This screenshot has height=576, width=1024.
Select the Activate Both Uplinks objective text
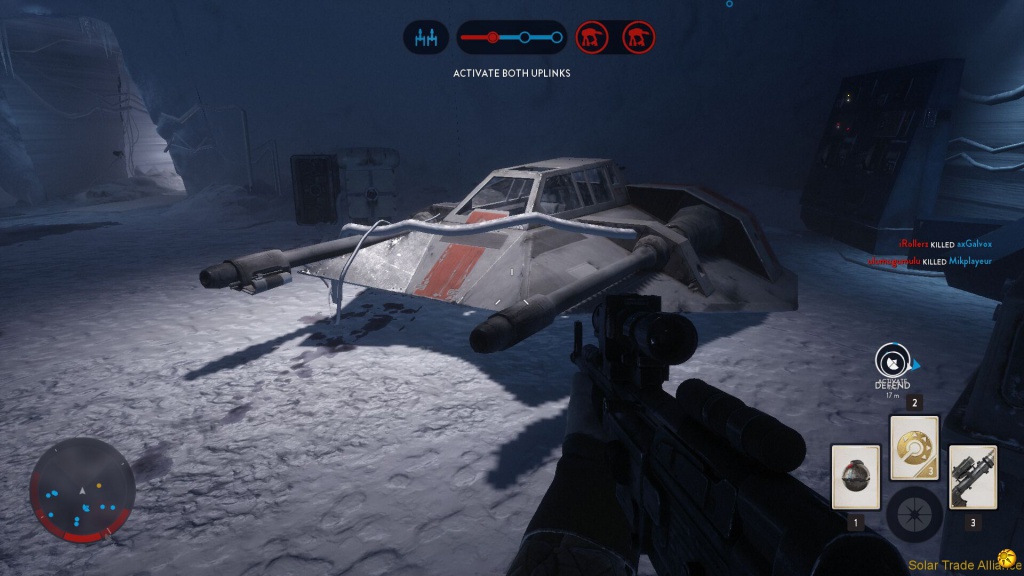point(511,73)
